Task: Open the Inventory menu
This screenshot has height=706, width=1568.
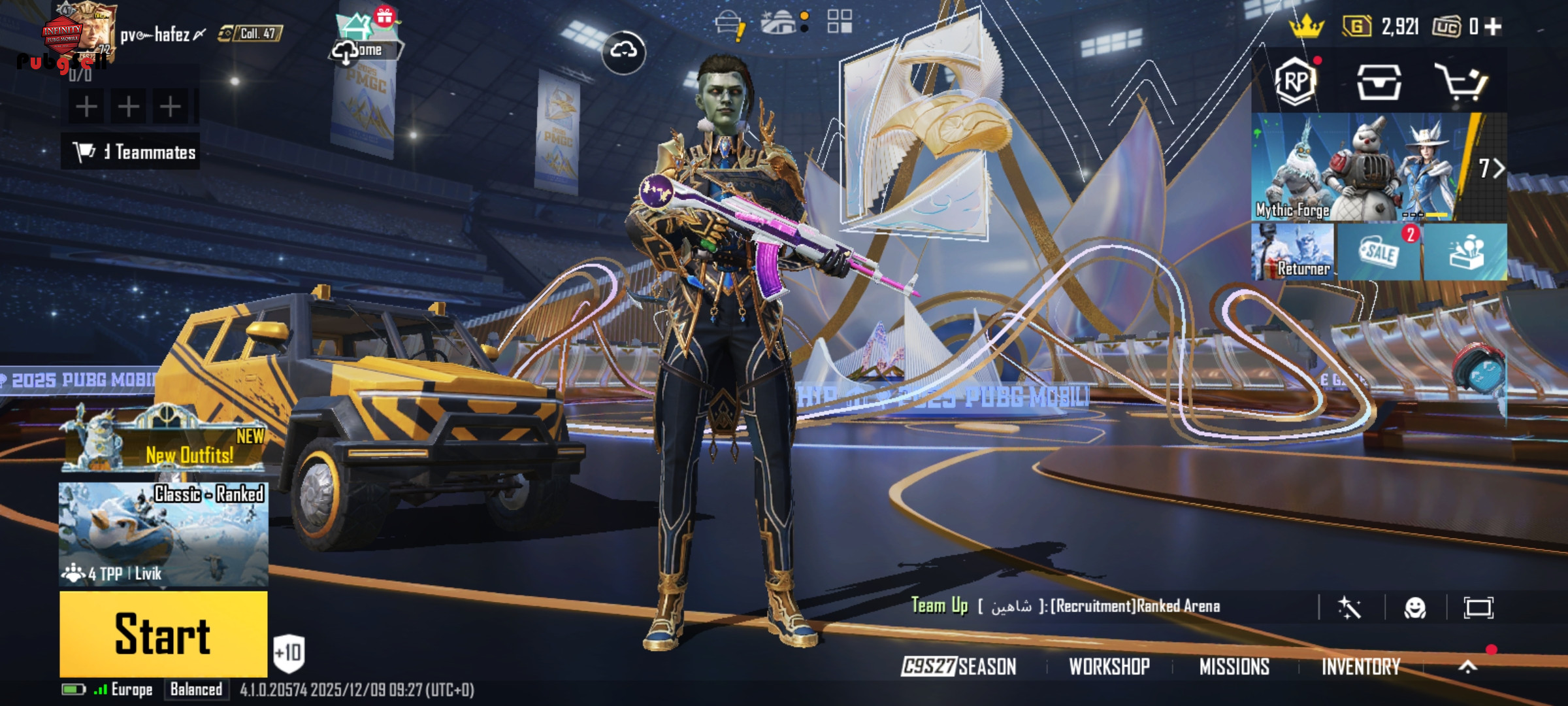Action: click(1361, 667)
